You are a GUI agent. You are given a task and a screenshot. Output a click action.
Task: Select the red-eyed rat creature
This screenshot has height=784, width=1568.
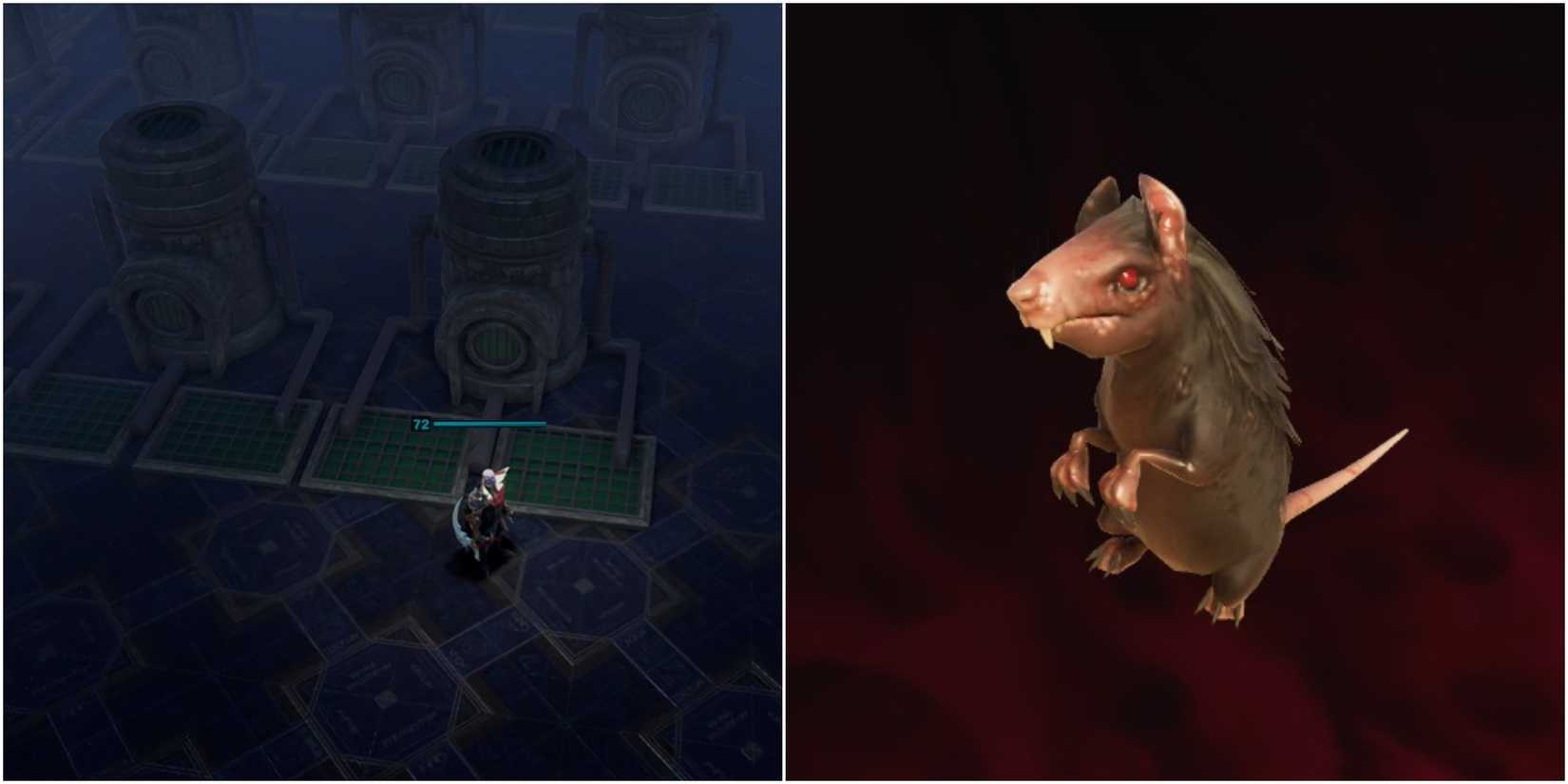(x=1188, y=399)
